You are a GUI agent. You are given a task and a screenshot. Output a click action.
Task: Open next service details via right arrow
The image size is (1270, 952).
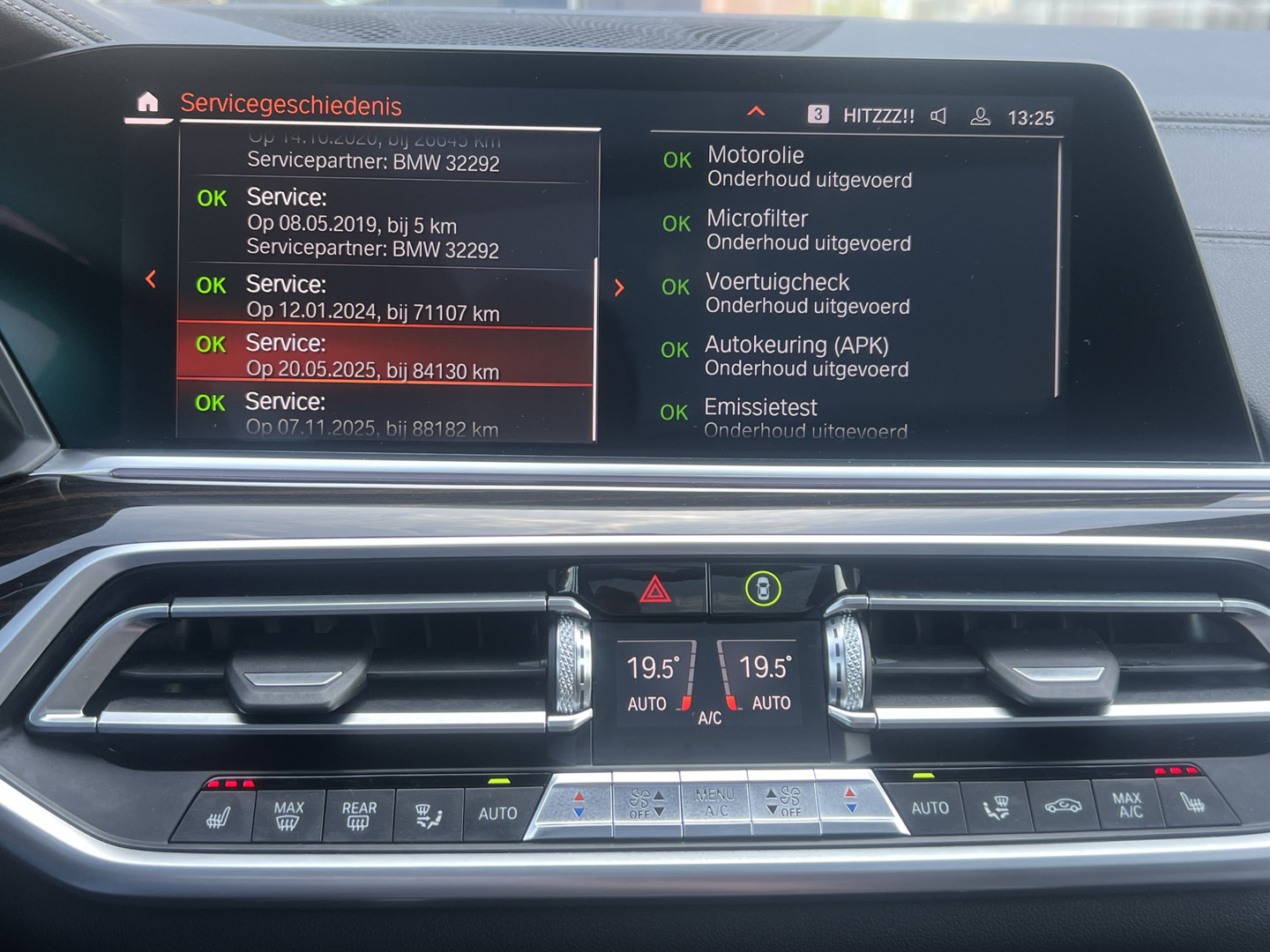coord(620,287)
